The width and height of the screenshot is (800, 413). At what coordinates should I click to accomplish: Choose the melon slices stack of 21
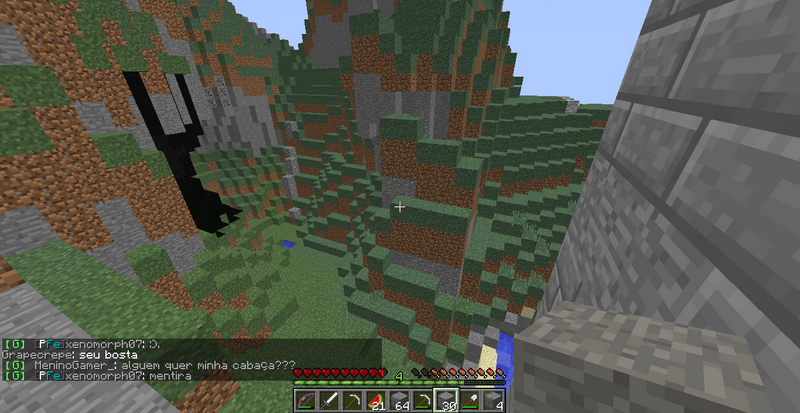[376, 401]
